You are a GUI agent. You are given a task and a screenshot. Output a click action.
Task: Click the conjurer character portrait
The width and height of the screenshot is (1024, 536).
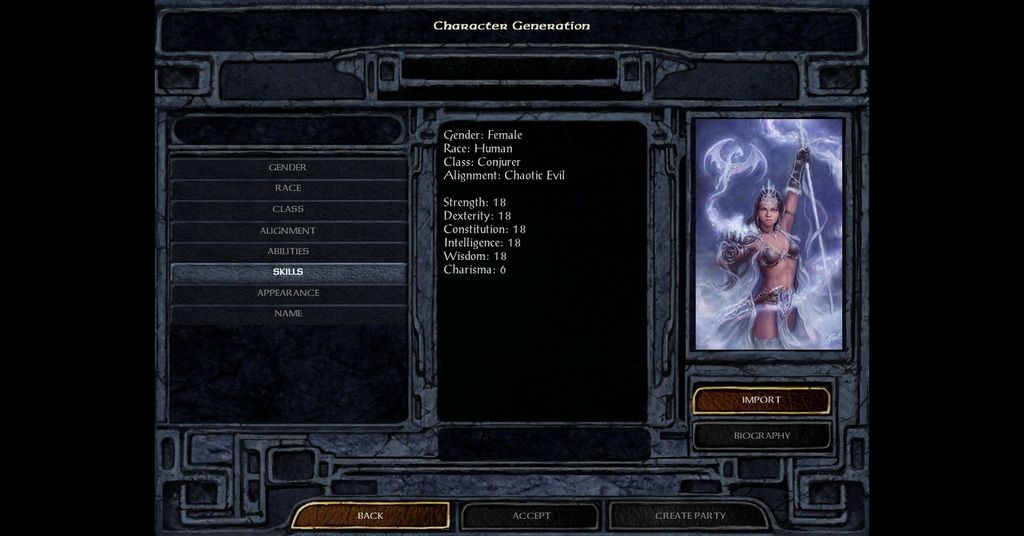click(x=768, y=235)
